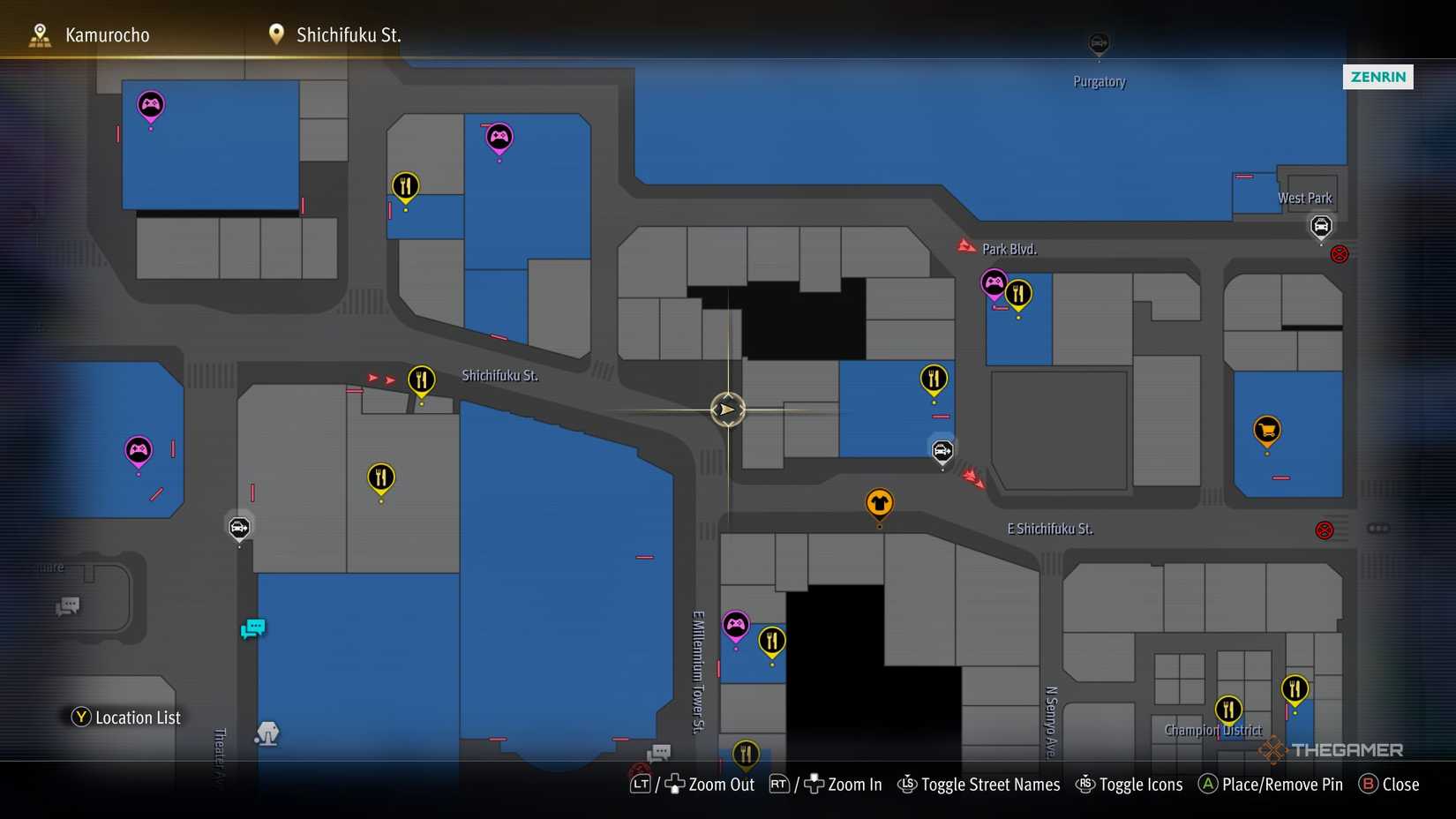Select the taxi pin near Theater Ave.

click(x=238, y=528)
